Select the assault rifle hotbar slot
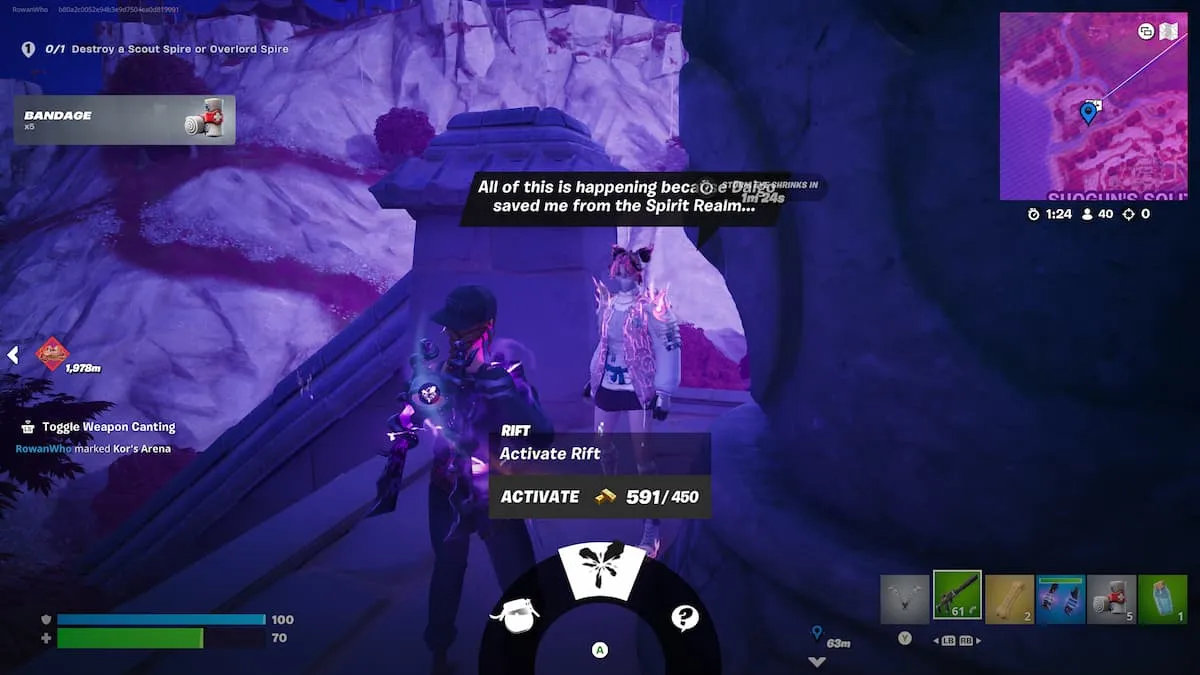The width and height of the screenshot is (1200, 675). 957,596
